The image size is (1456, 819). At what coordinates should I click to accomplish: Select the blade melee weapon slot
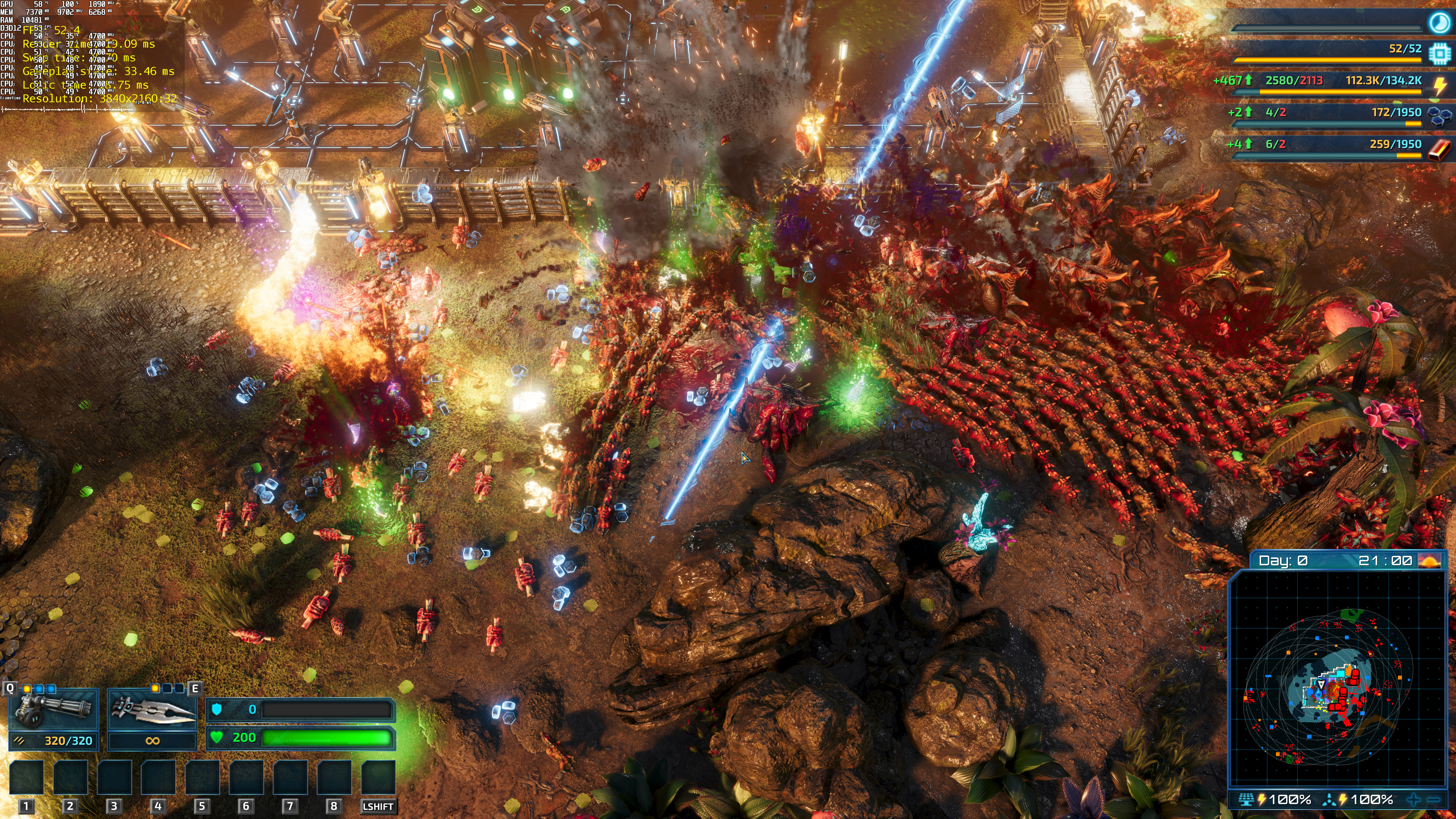click(152, 711)
